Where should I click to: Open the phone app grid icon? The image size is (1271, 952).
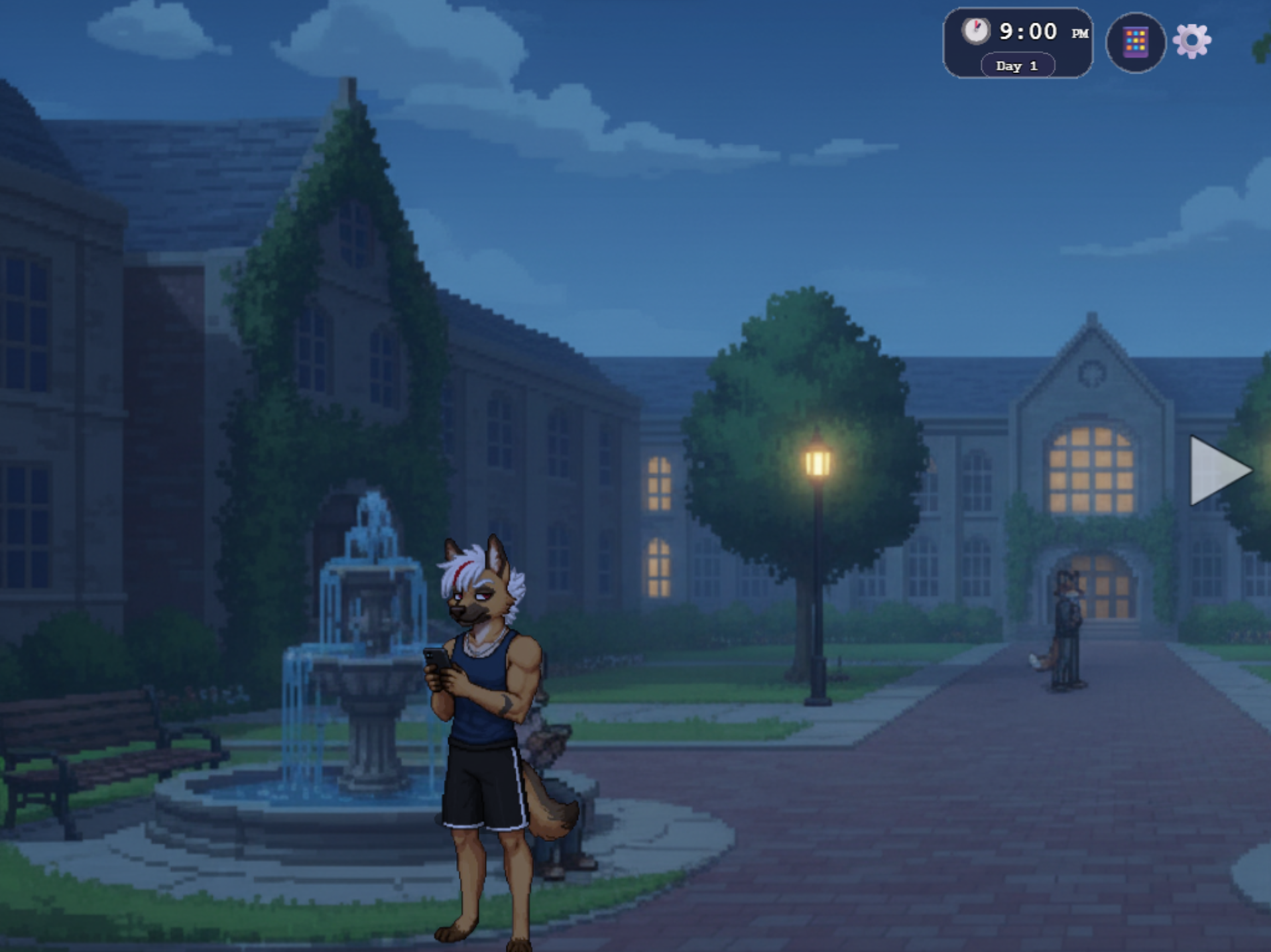1135,42
